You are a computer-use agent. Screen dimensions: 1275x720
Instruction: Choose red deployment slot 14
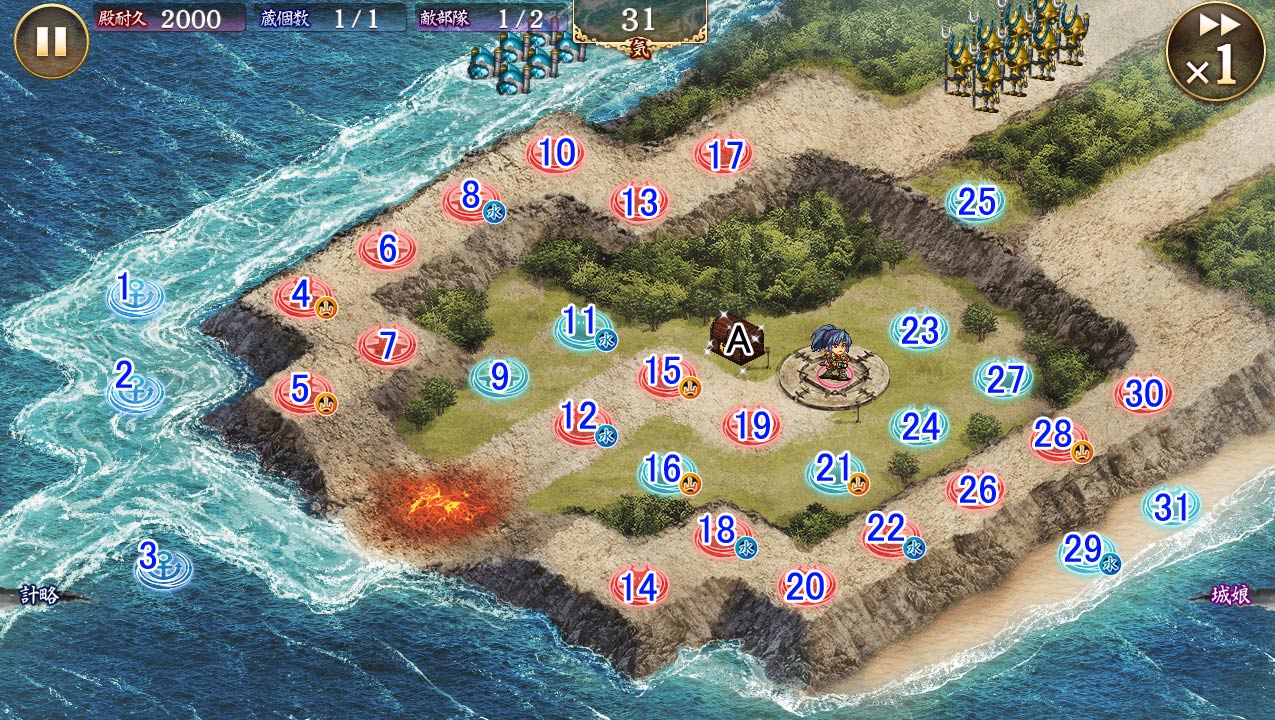click(x=639, y=588)
